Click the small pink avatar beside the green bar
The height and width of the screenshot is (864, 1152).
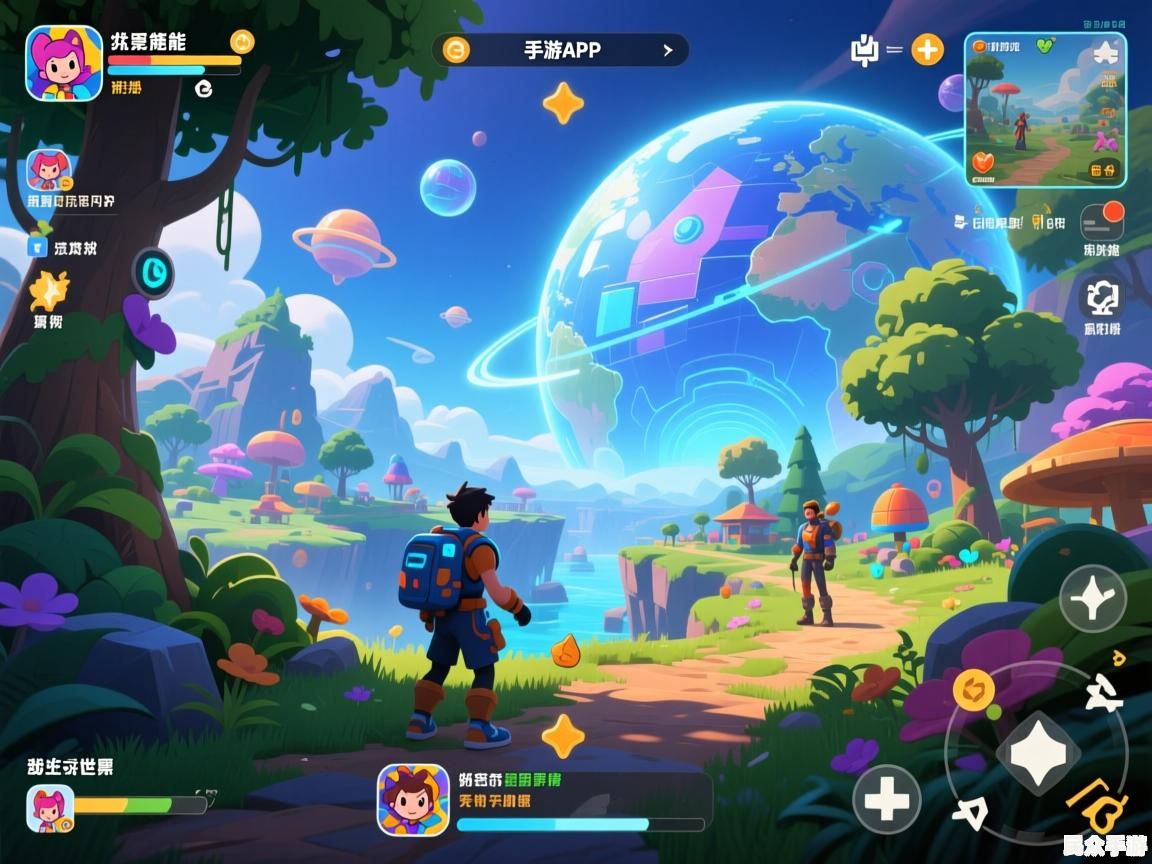click(x=50, y=809)
